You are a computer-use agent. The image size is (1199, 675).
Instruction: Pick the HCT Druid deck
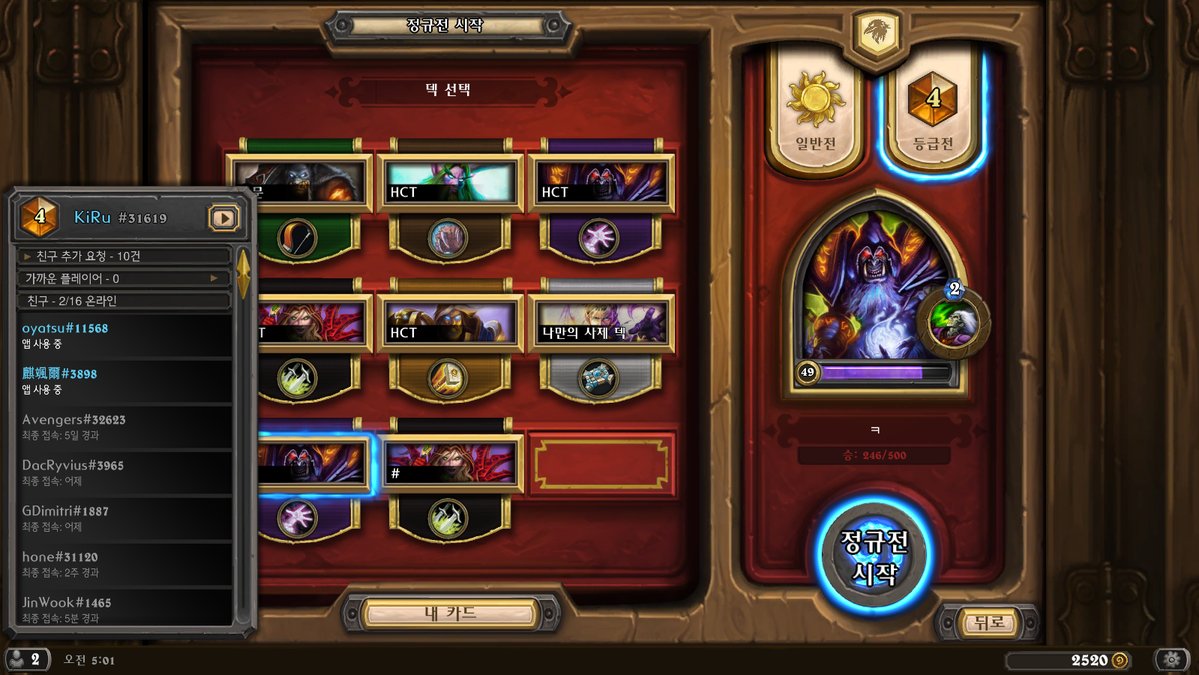coord(450,185)
